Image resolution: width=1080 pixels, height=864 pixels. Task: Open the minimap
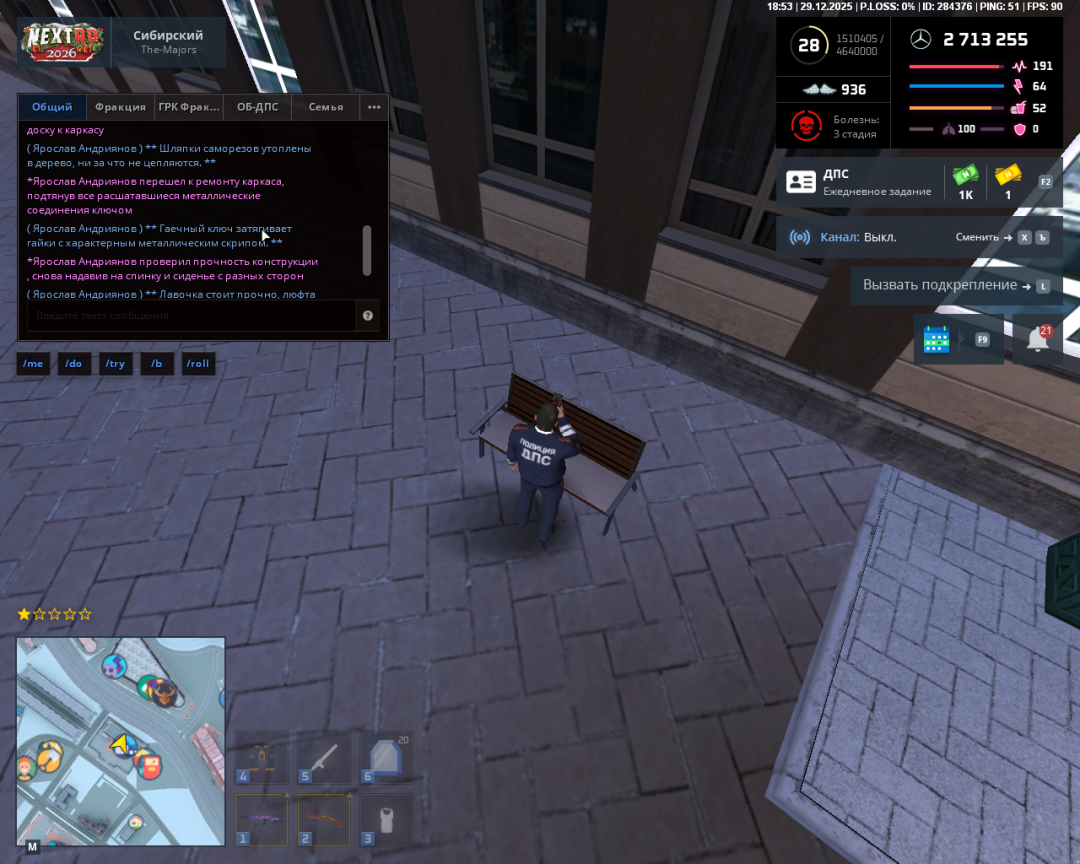pyautogui.click(x=121, y=741)
